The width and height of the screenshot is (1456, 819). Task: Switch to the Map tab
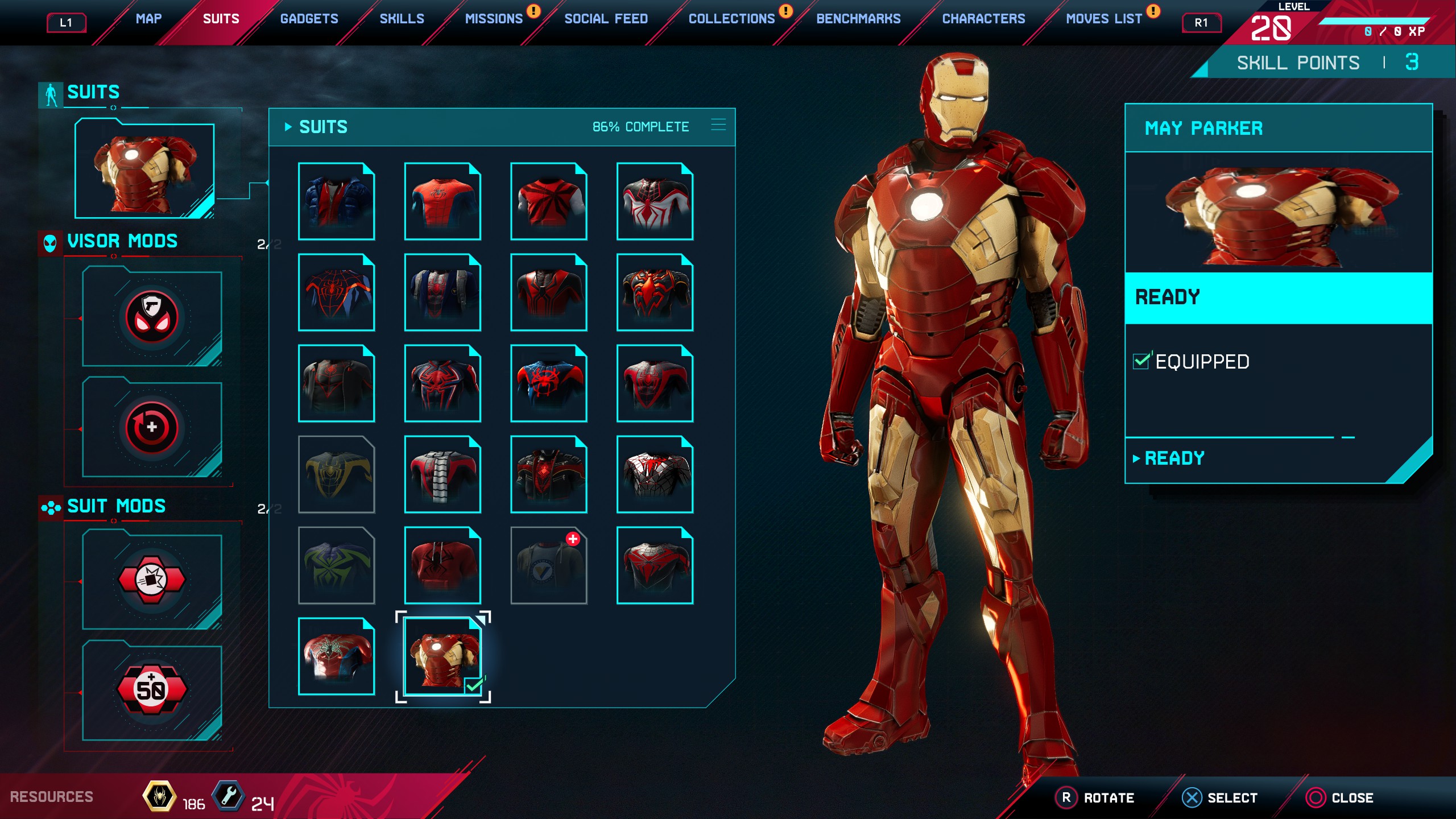[x=148, y=19]
